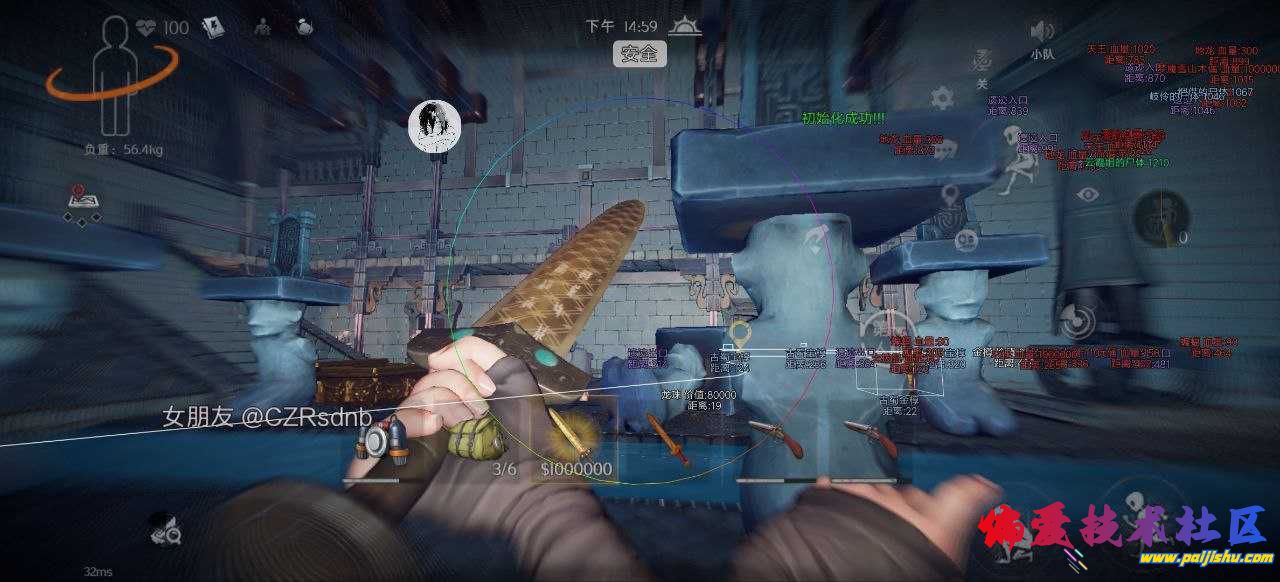Tap the location pin icon above the skull
Viewport: 1280px width, 582px height.
(949, 194)
